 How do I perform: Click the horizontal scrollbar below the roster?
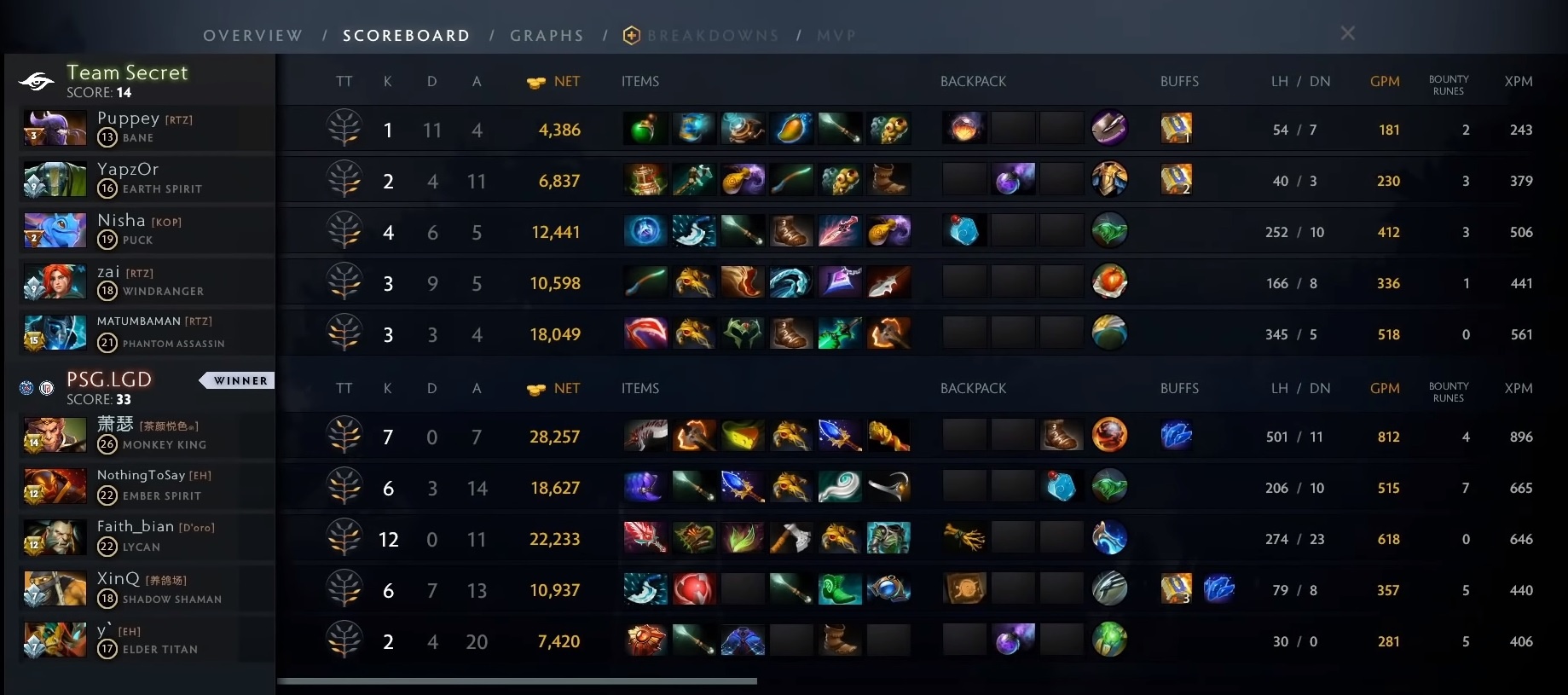click(520, 681)
